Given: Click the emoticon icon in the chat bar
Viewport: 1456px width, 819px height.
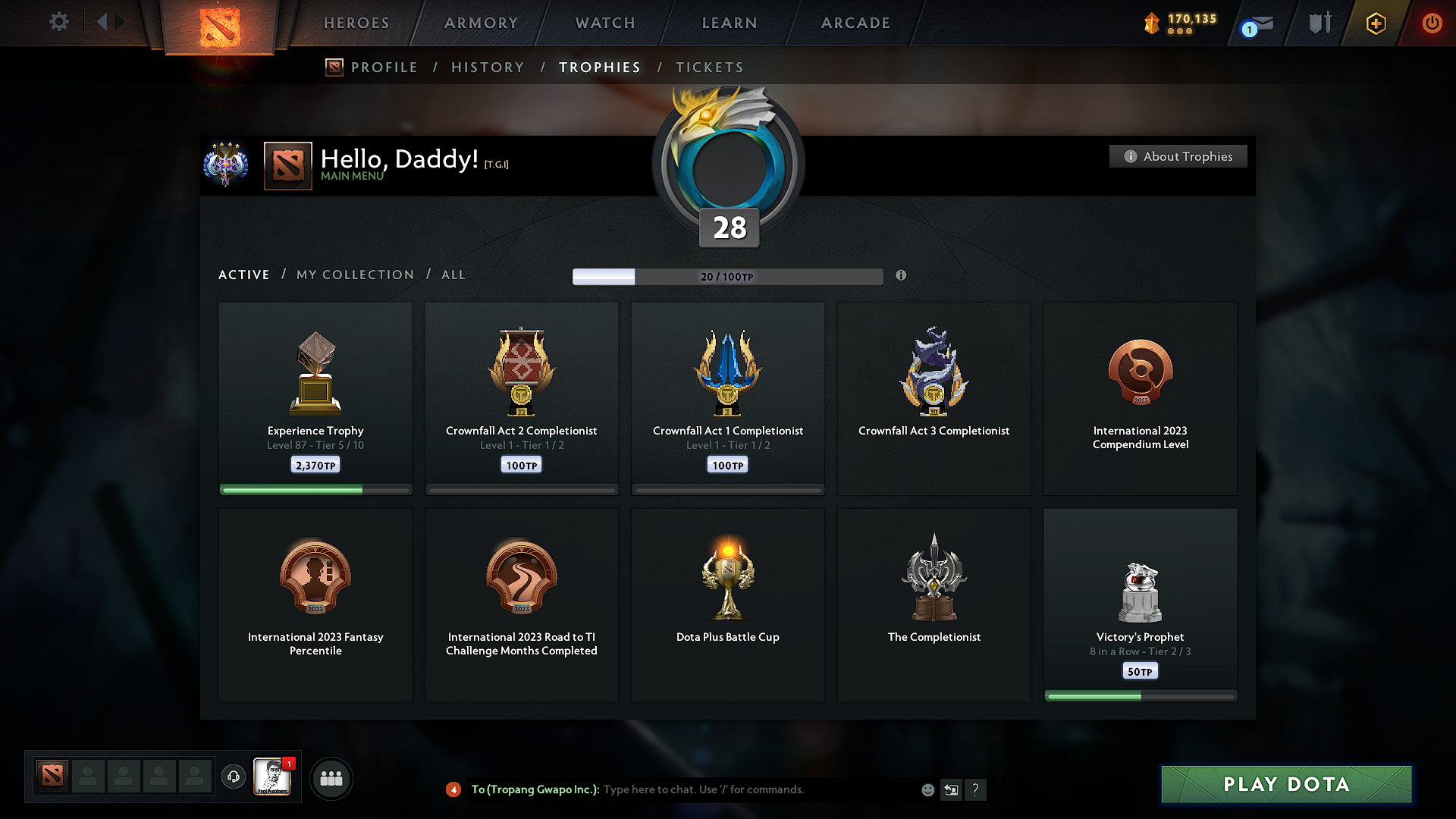Looking at the screenshot, I should [x=927, y=789].
